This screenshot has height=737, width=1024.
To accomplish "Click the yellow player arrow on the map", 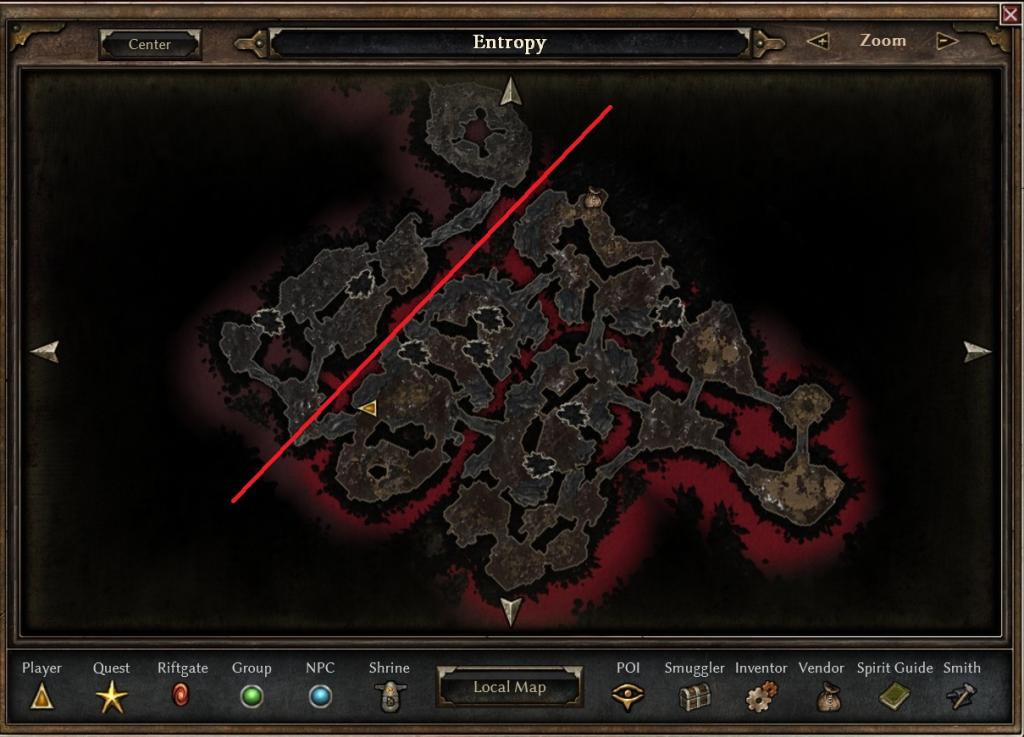I will point(367,407).
